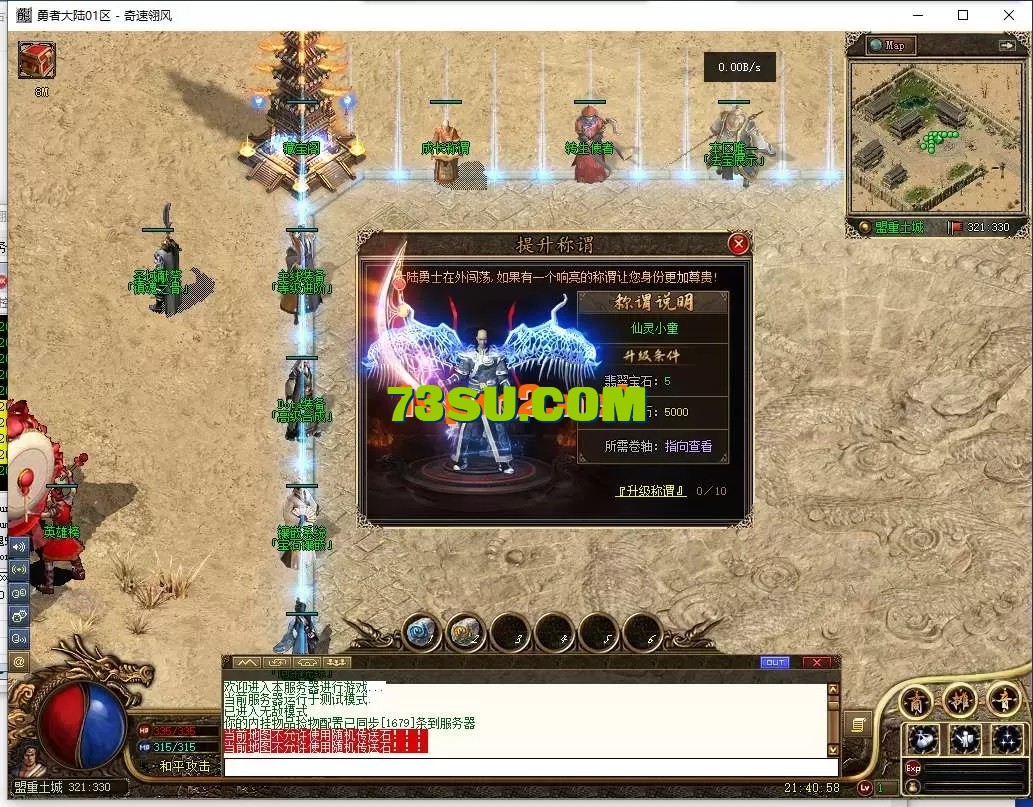The width and height of the screenshot is (1033, 807).
Task: Toggle the speaker sound icon
Action: click(x=19, y=547)
